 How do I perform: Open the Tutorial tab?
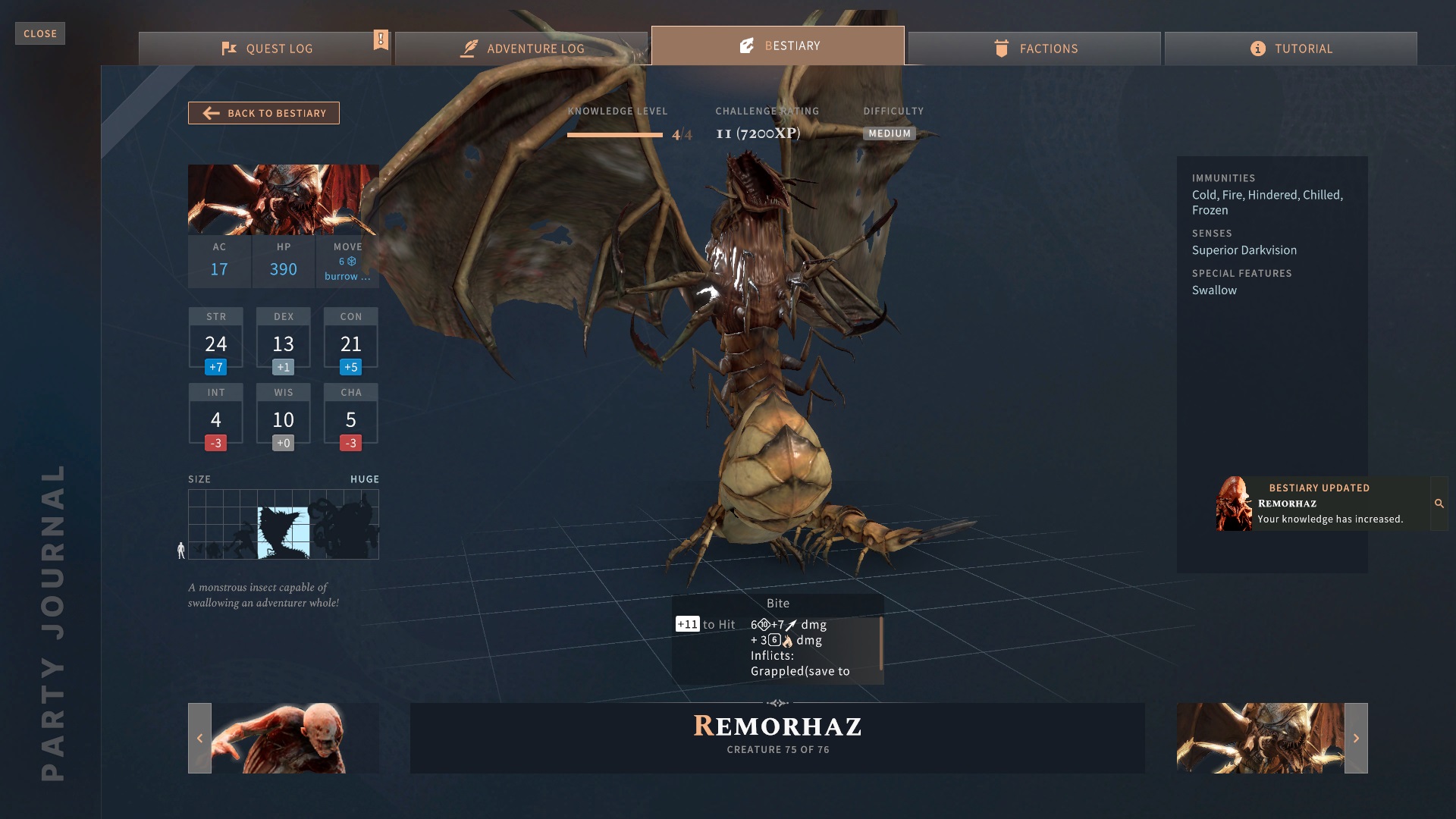[1291, 49]
